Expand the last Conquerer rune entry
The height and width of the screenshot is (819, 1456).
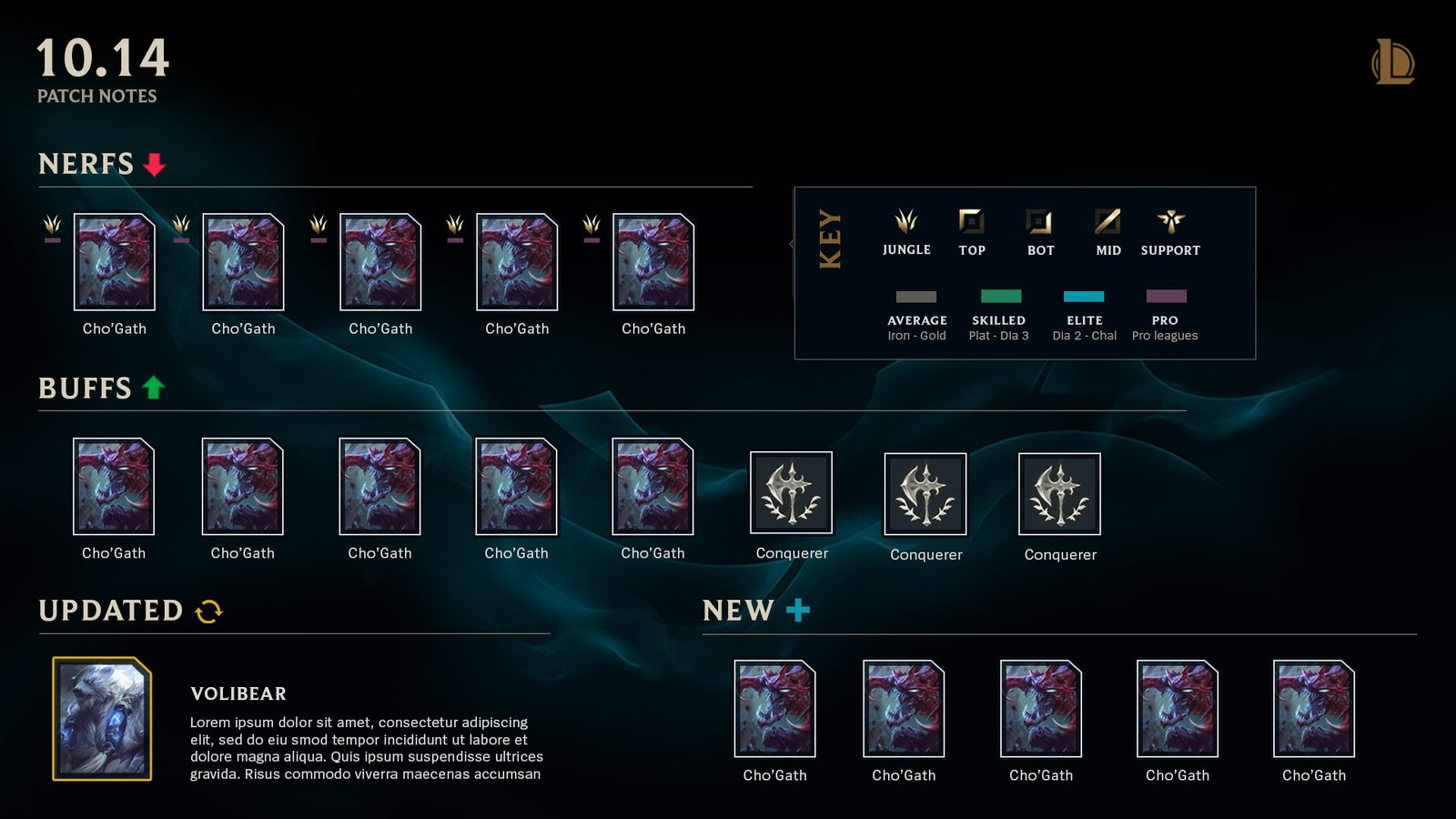1058,494
